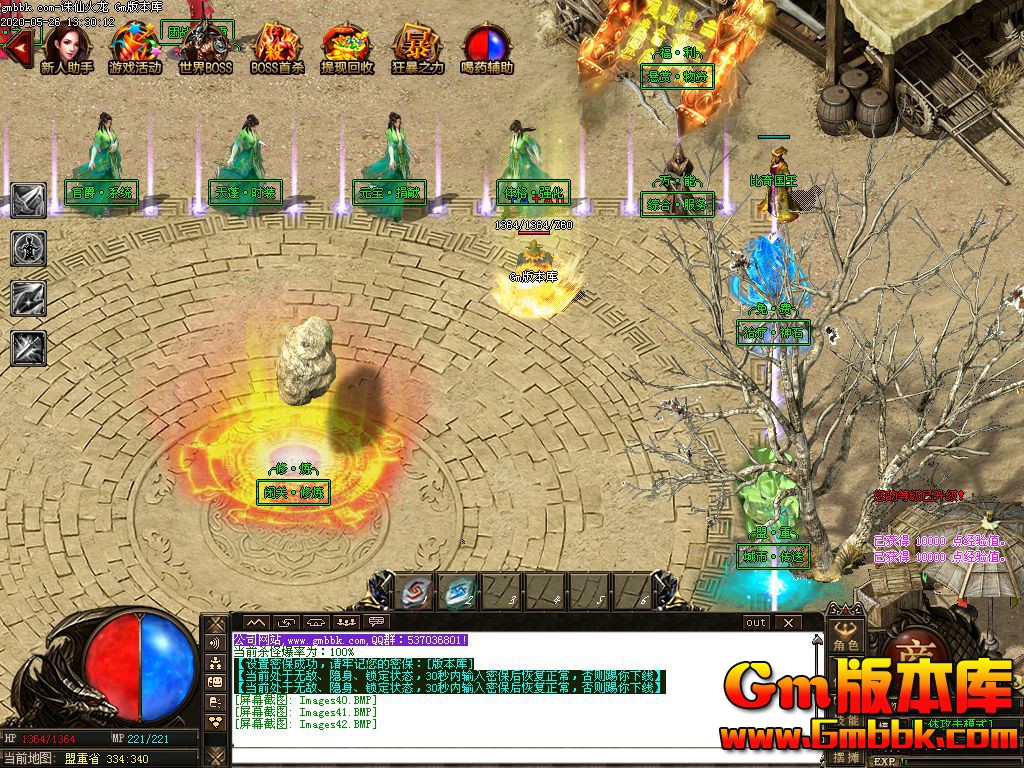Collapse the top menu with the red arrow

point(15,45)
